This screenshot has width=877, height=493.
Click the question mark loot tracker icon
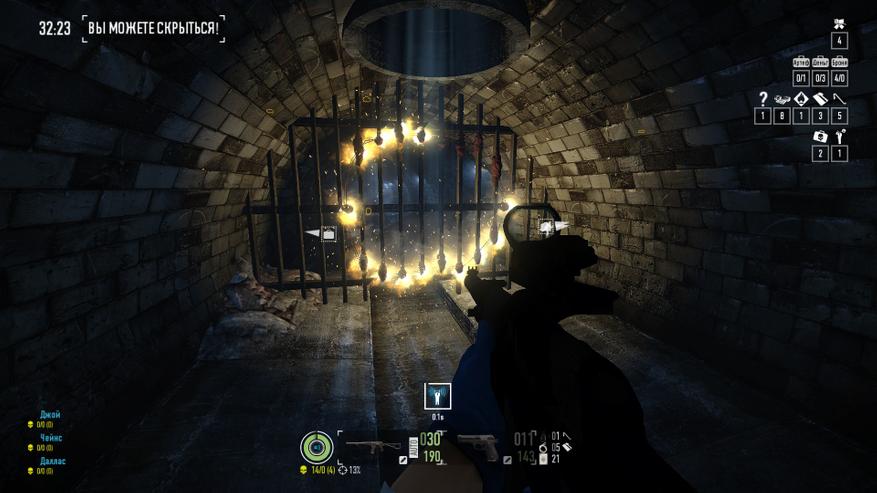click(x=763, y=99)
